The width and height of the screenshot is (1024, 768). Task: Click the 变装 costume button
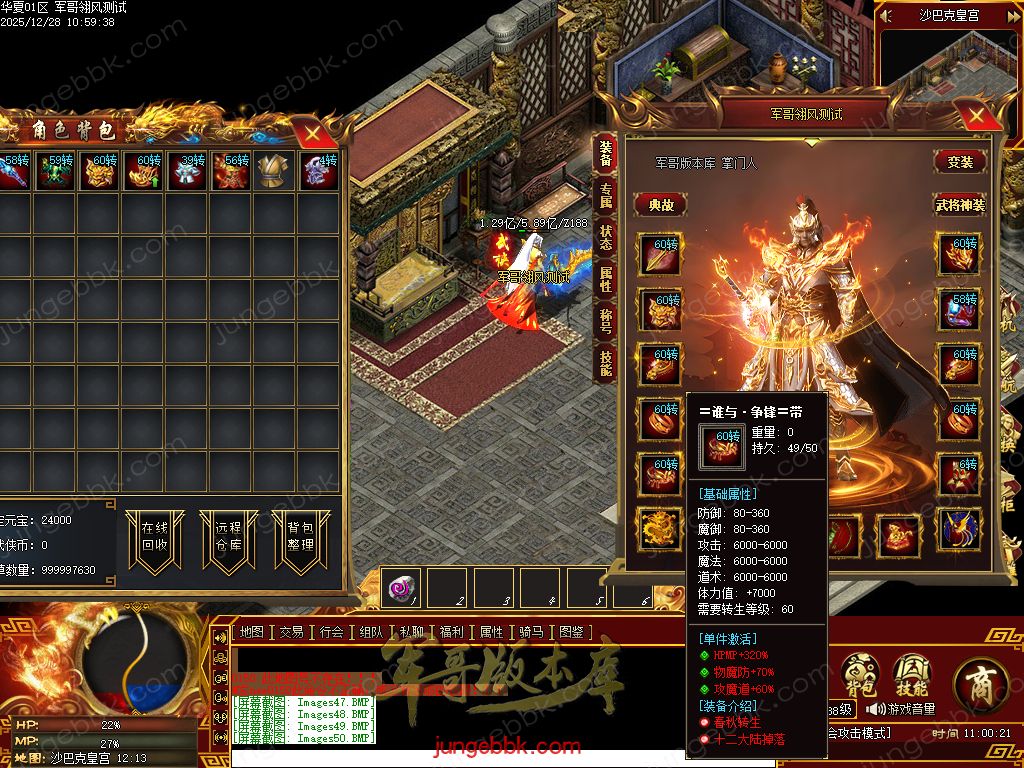(960, 162)
